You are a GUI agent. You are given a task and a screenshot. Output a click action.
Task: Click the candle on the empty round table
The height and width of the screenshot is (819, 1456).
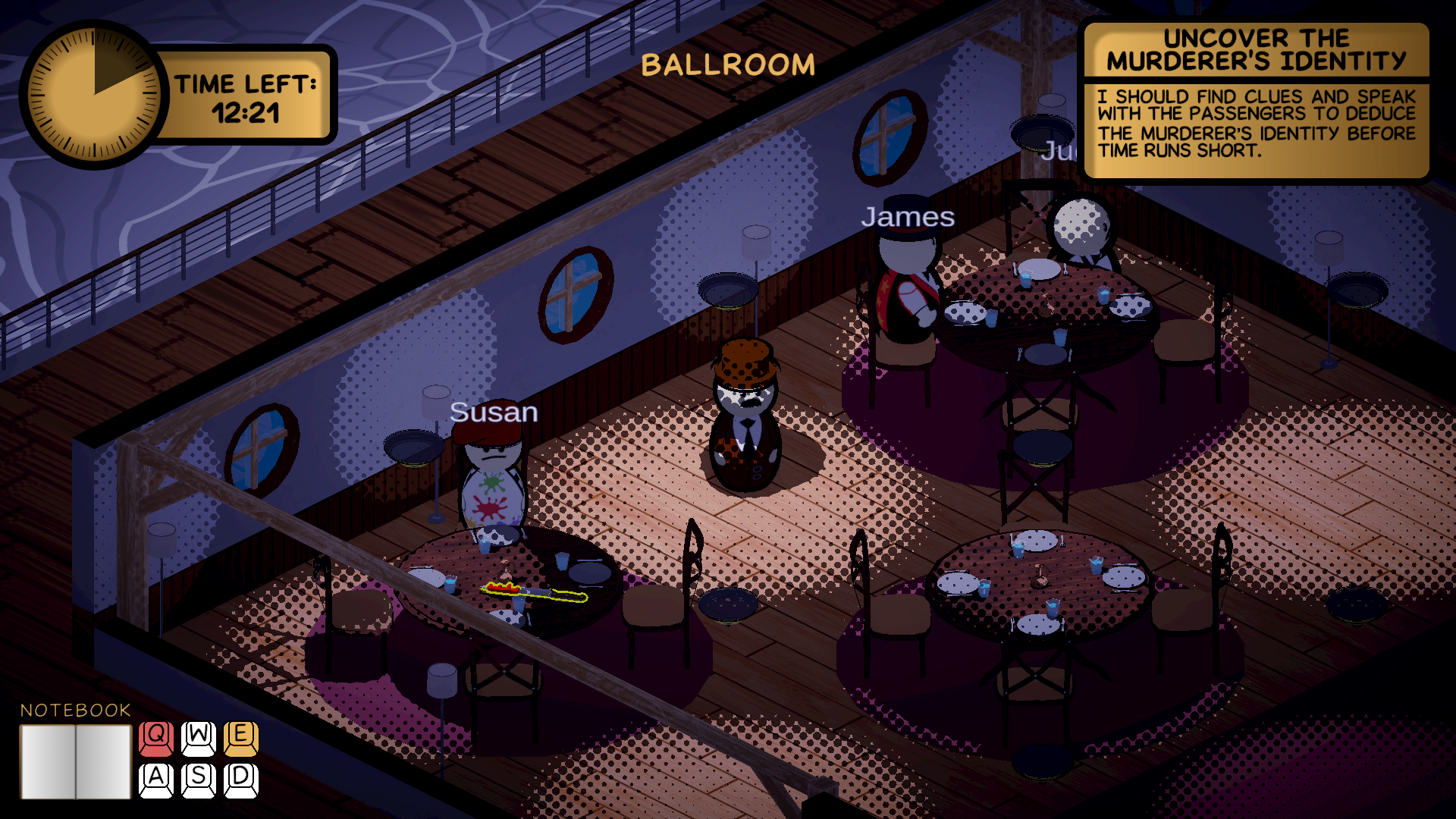pos(1040,576)
